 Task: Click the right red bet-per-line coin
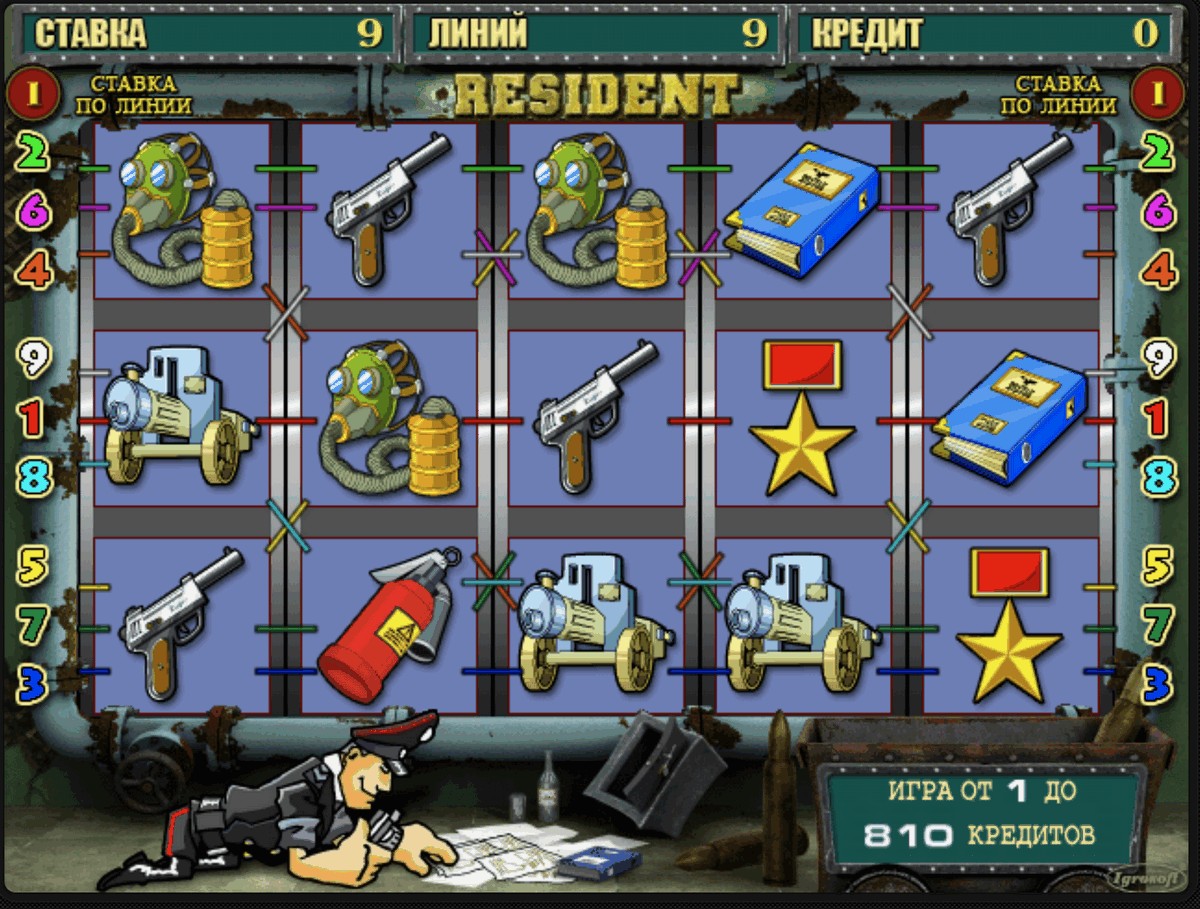1158,94
